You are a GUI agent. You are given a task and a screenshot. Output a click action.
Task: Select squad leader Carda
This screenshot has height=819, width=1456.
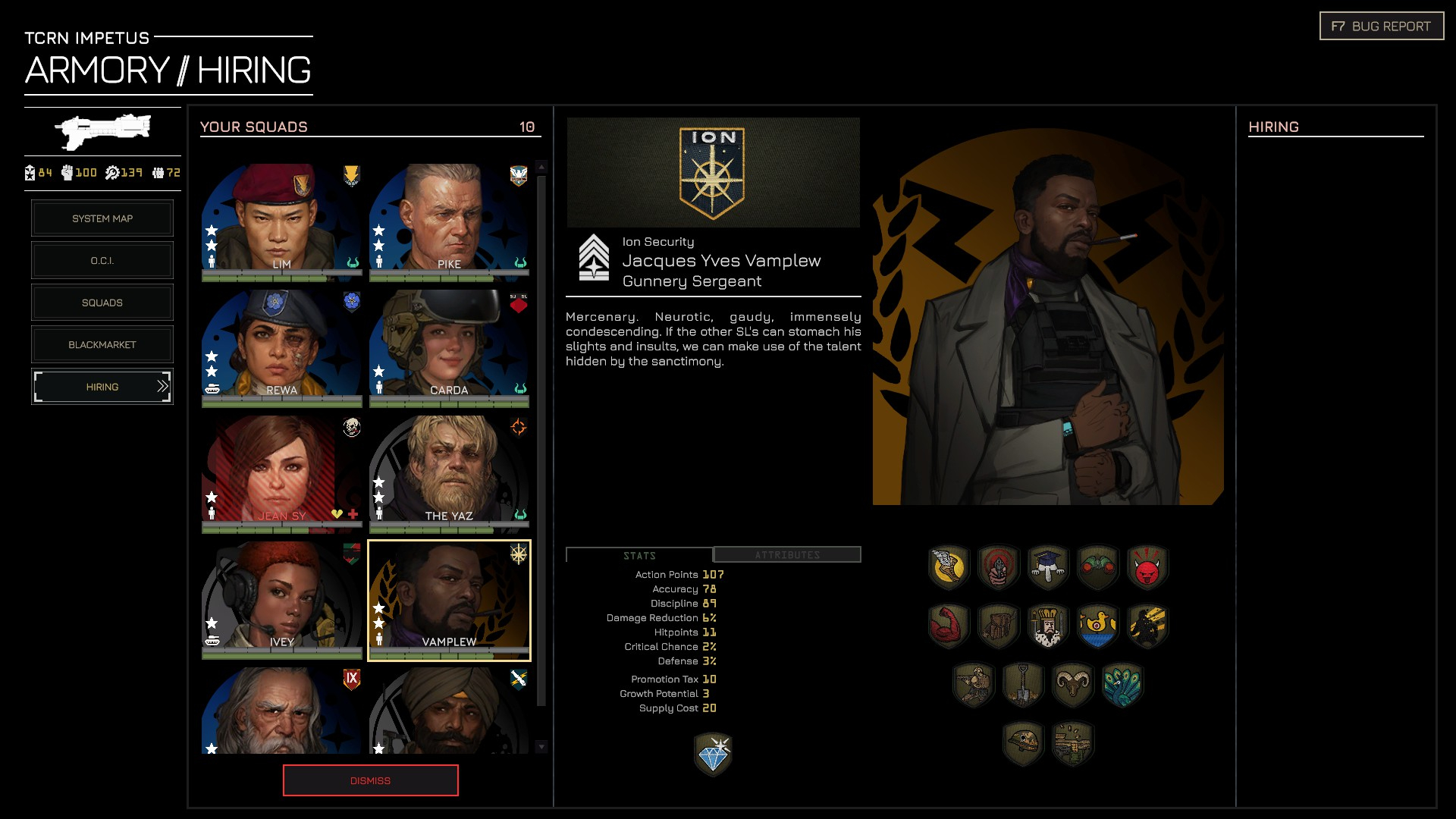point(449,346)
